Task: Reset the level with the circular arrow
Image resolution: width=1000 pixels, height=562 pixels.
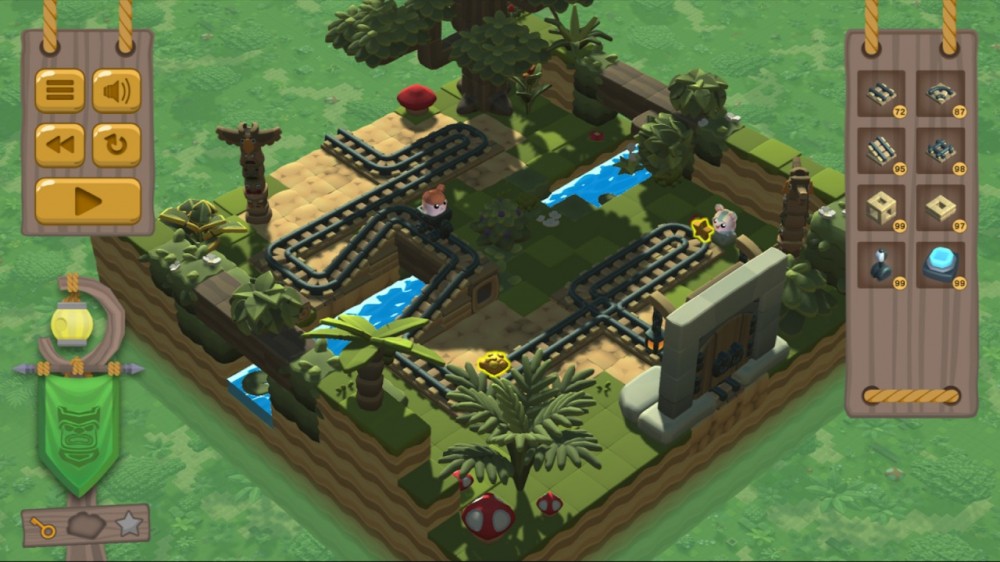Action: click(x=117, y=145)
